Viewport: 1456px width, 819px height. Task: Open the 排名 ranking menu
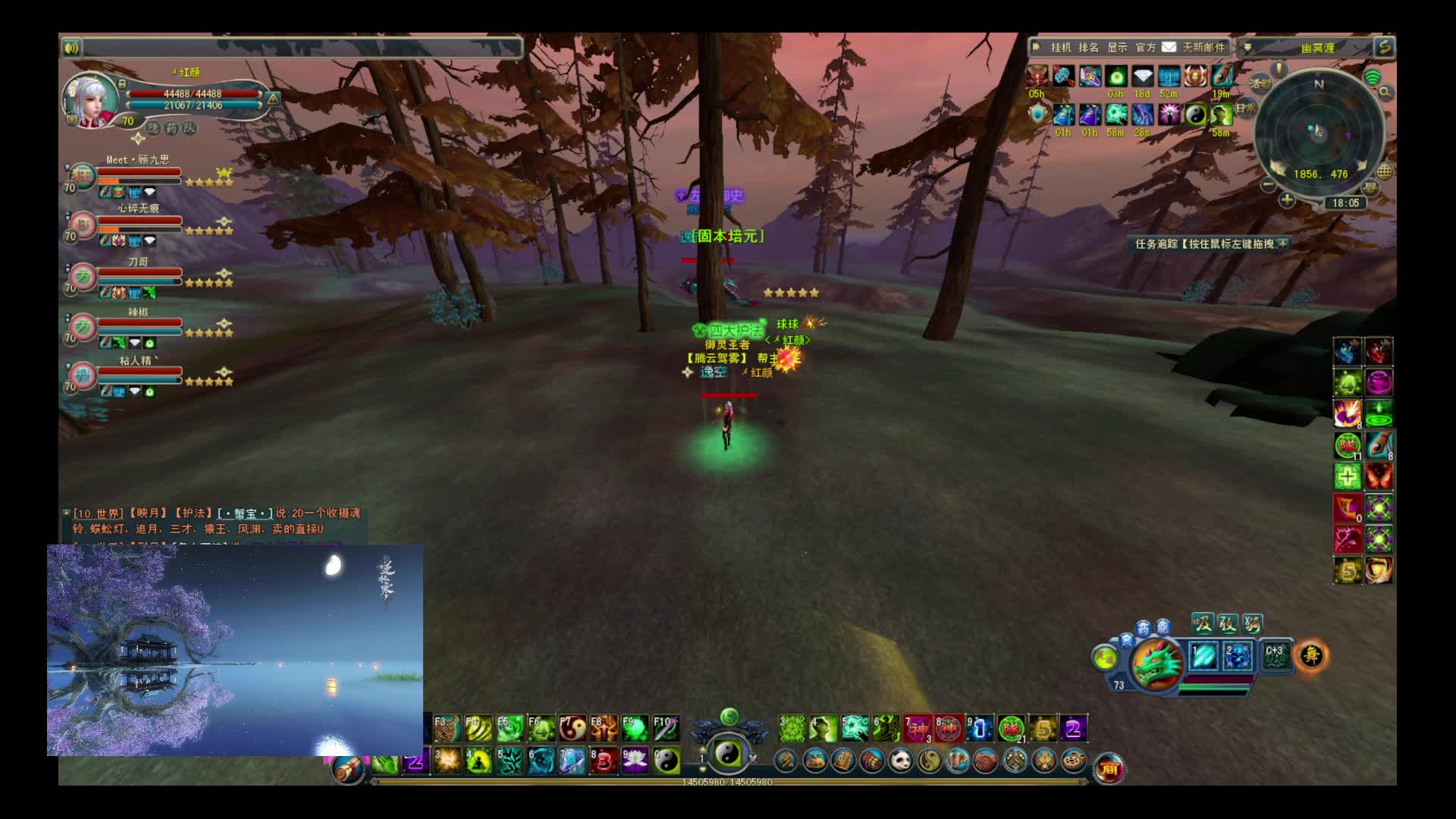coord(1088,48)
